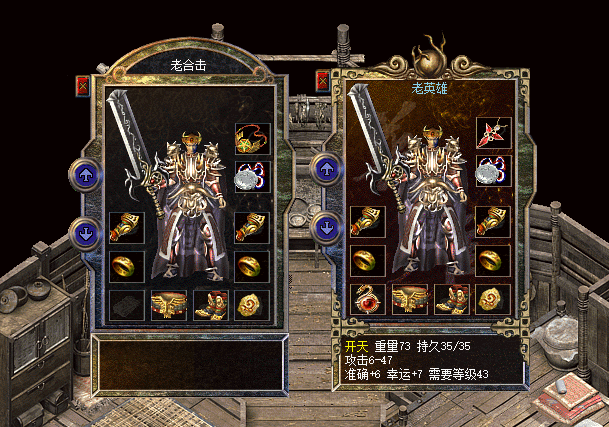The height and width of the screenshot is (427, 609).
Task: Select the right gold ring in 老合击 panel
Action: [252, 266]
